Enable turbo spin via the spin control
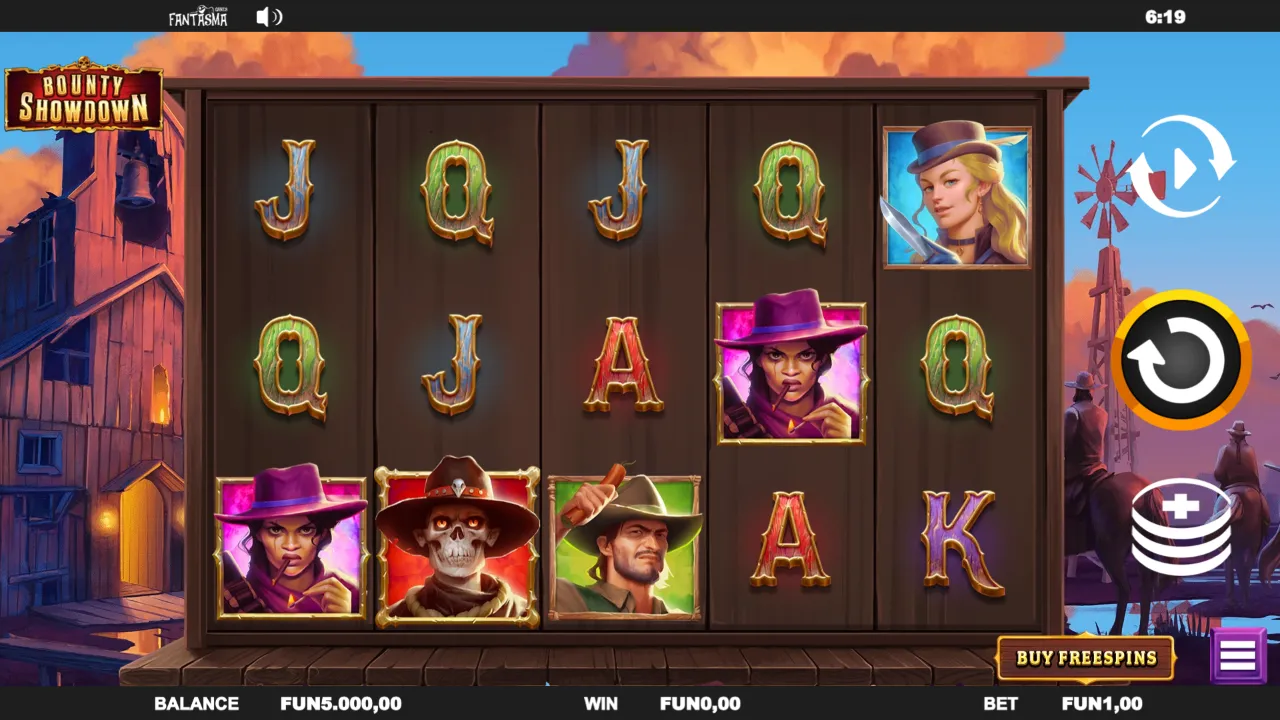 pyautogui.click(x=1180, y=362)
